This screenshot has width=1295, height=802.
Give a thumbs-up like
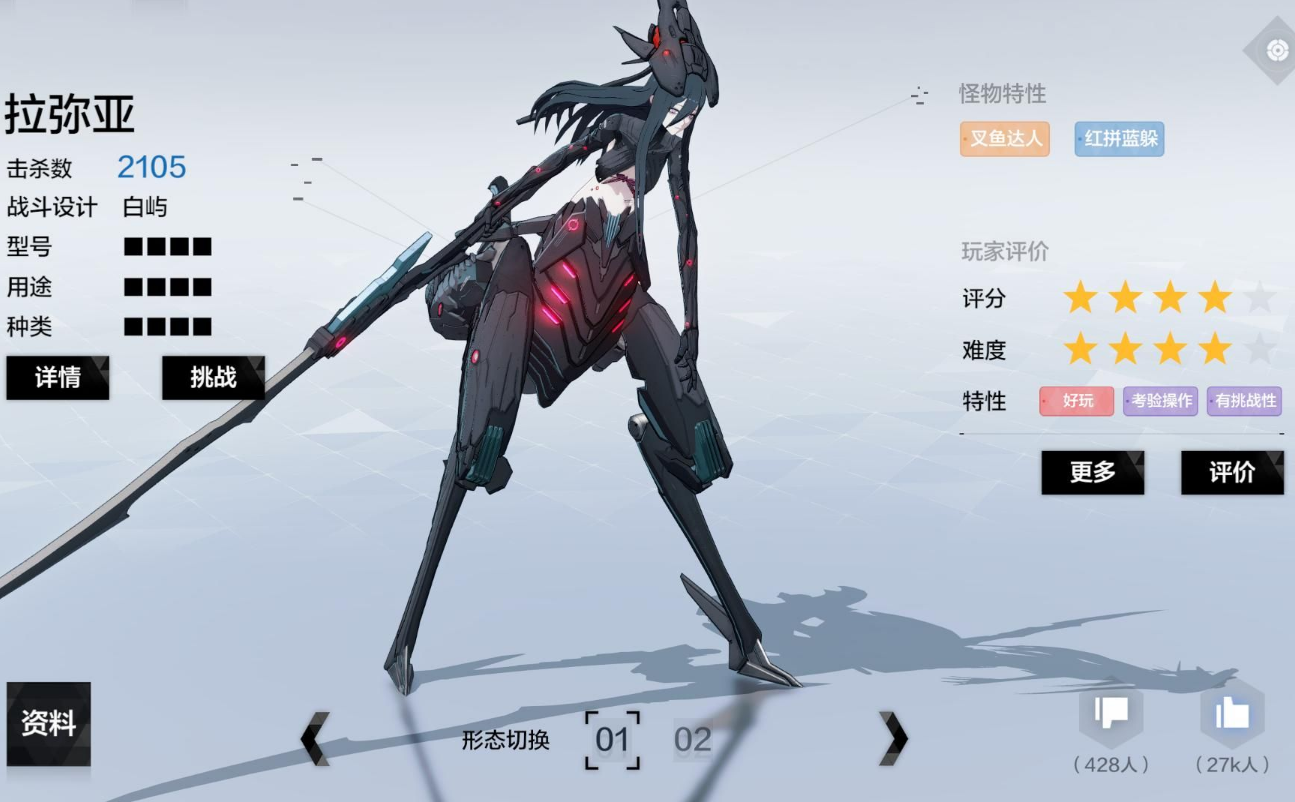pos(1232,713)
